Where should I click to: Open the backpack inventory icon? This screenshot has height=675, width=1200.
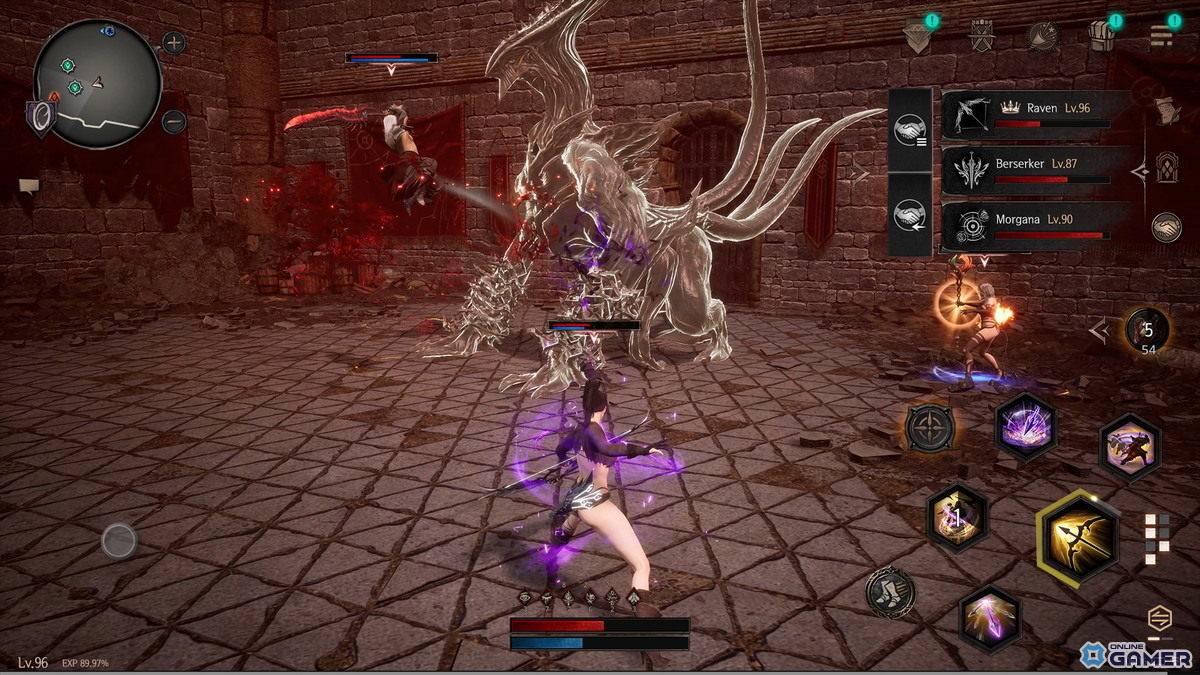click(x=1101, y=36)
